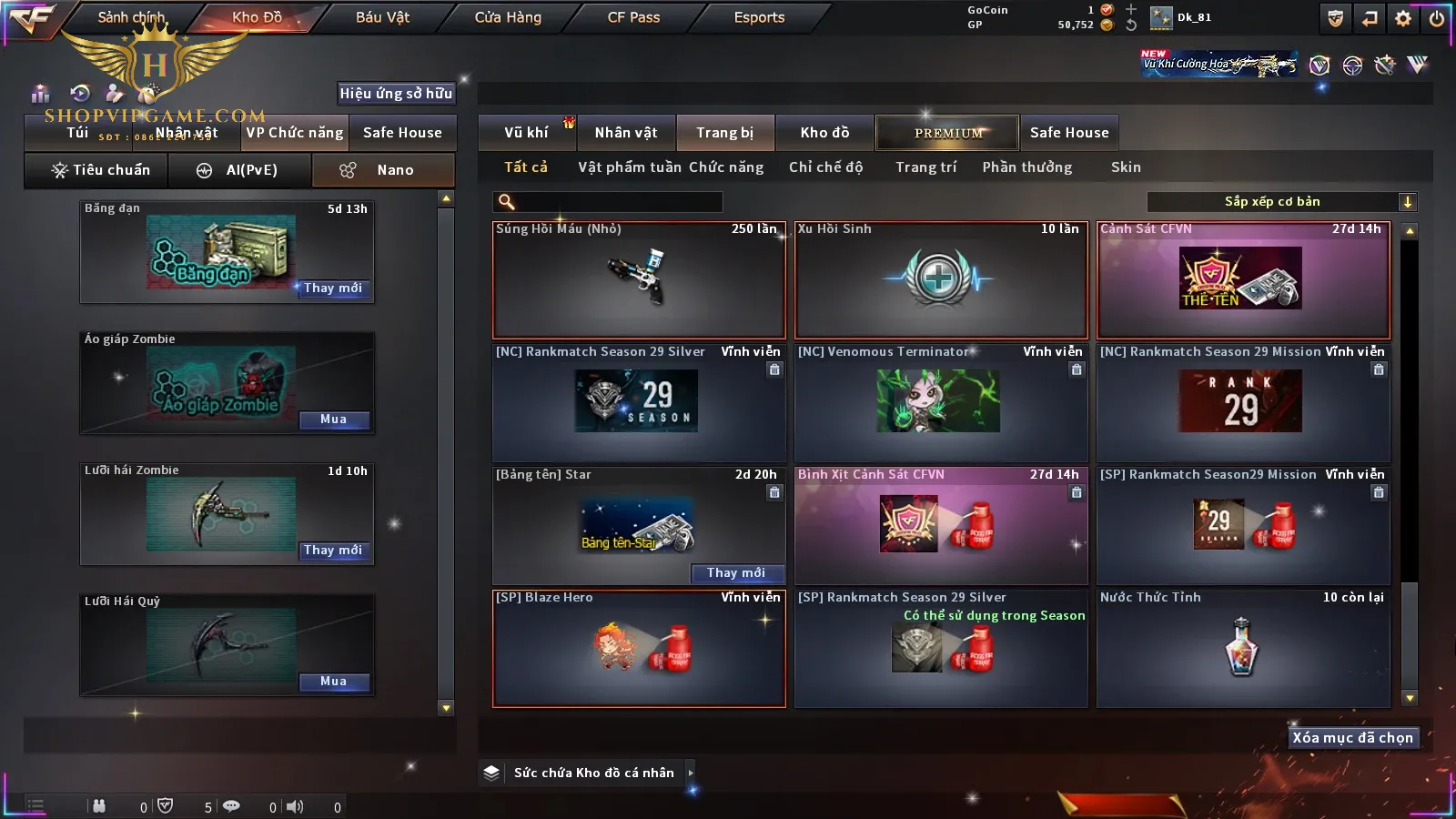1456x819 pixels.
Task: Switch to the Esports menu
Action: (x=759, y=17)
